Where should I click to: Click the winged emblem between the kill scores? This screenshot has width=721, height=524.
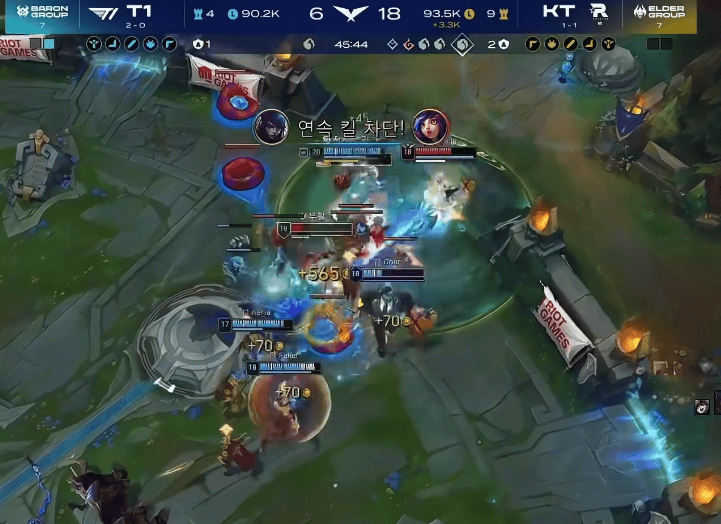(351, 14)
